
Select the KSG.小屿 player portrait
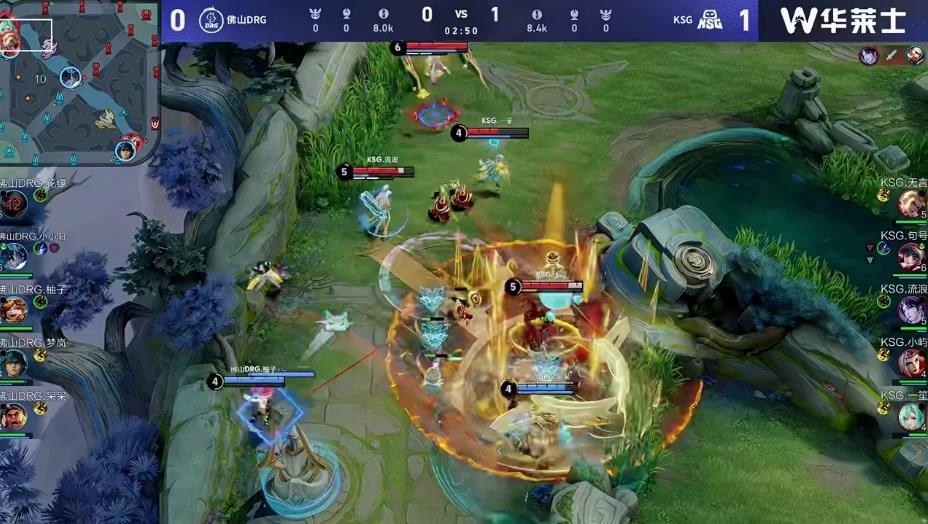click(x=910, y=363)
